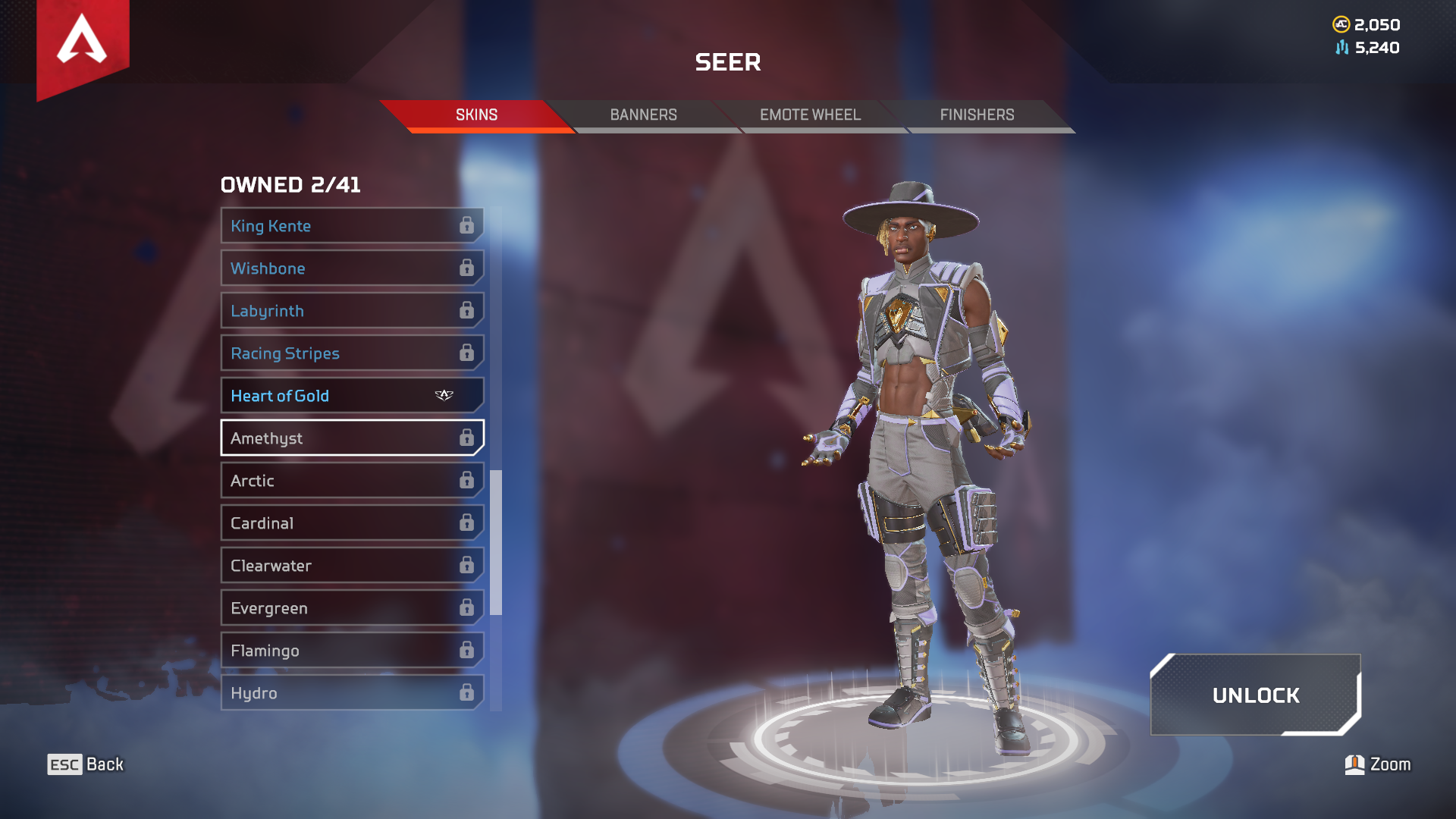Image resolution: width=1456 pixels, height=819 pixels.
Task: Select the Clearwater skin entry
Action: [x=318, y=565]
